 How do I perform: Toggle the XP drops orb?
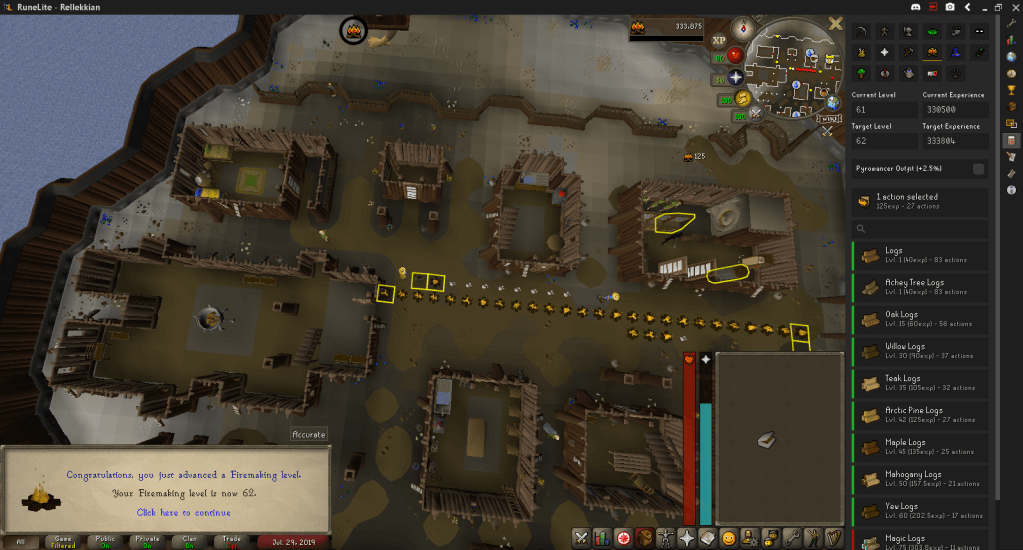click(x=718, y=41)
